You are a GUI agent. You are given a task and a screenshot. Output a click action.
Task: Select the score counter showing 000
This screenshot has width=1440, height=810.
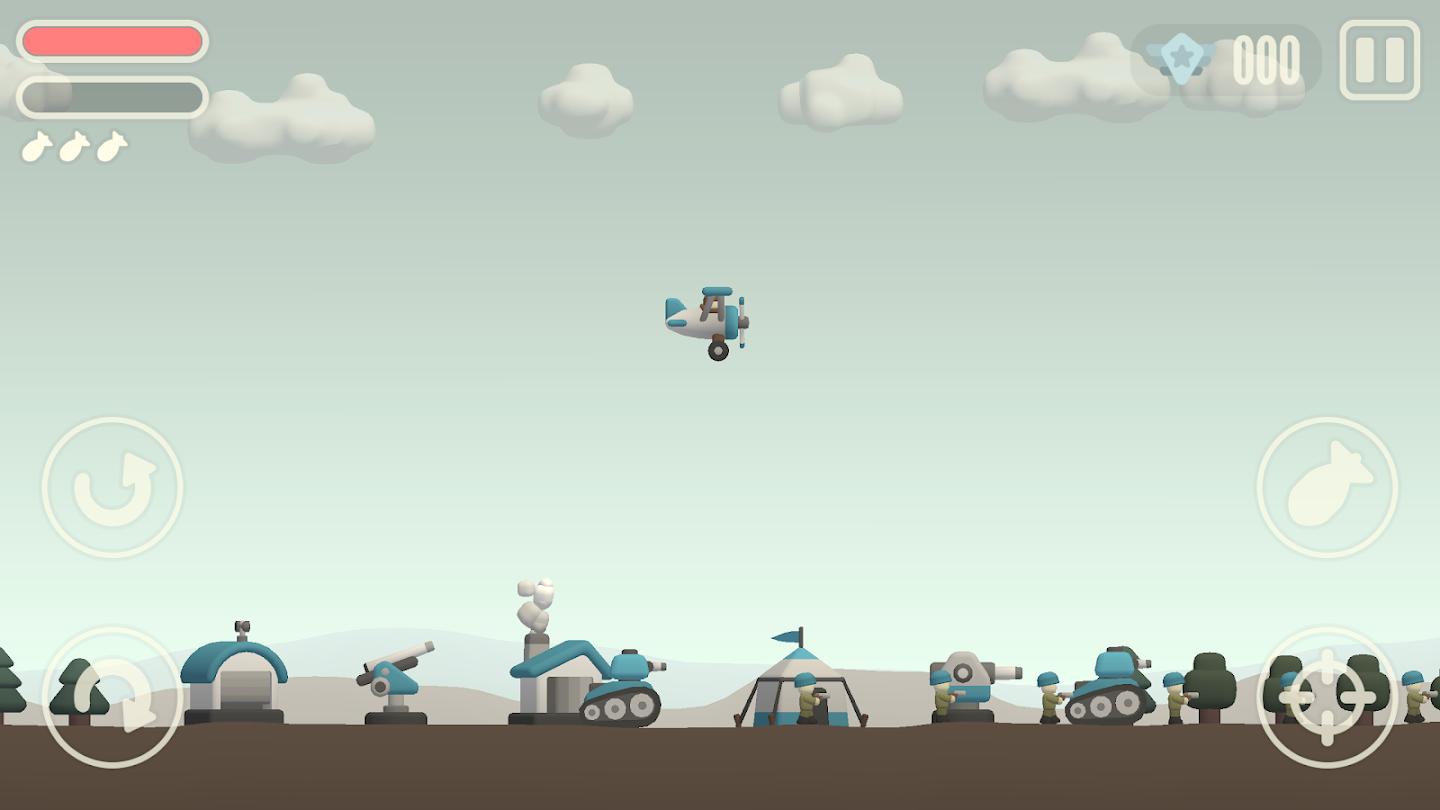[1266, 62]
